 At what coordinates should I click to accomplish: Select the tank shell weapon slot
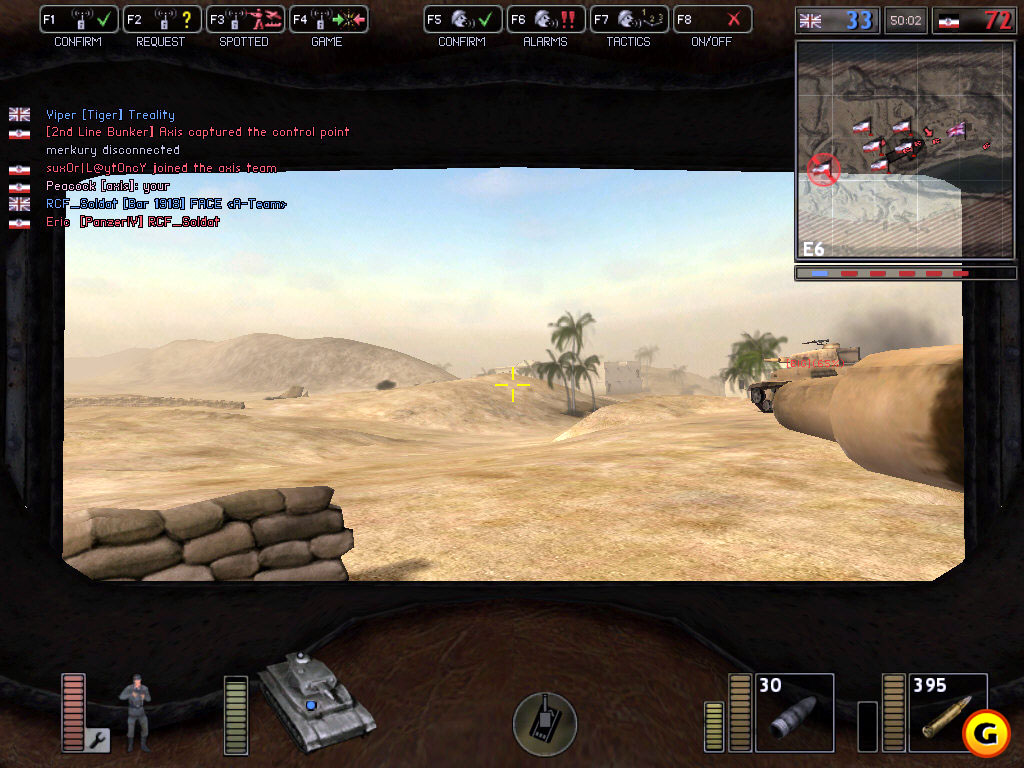pyautogui.click(x=794, y=712)
